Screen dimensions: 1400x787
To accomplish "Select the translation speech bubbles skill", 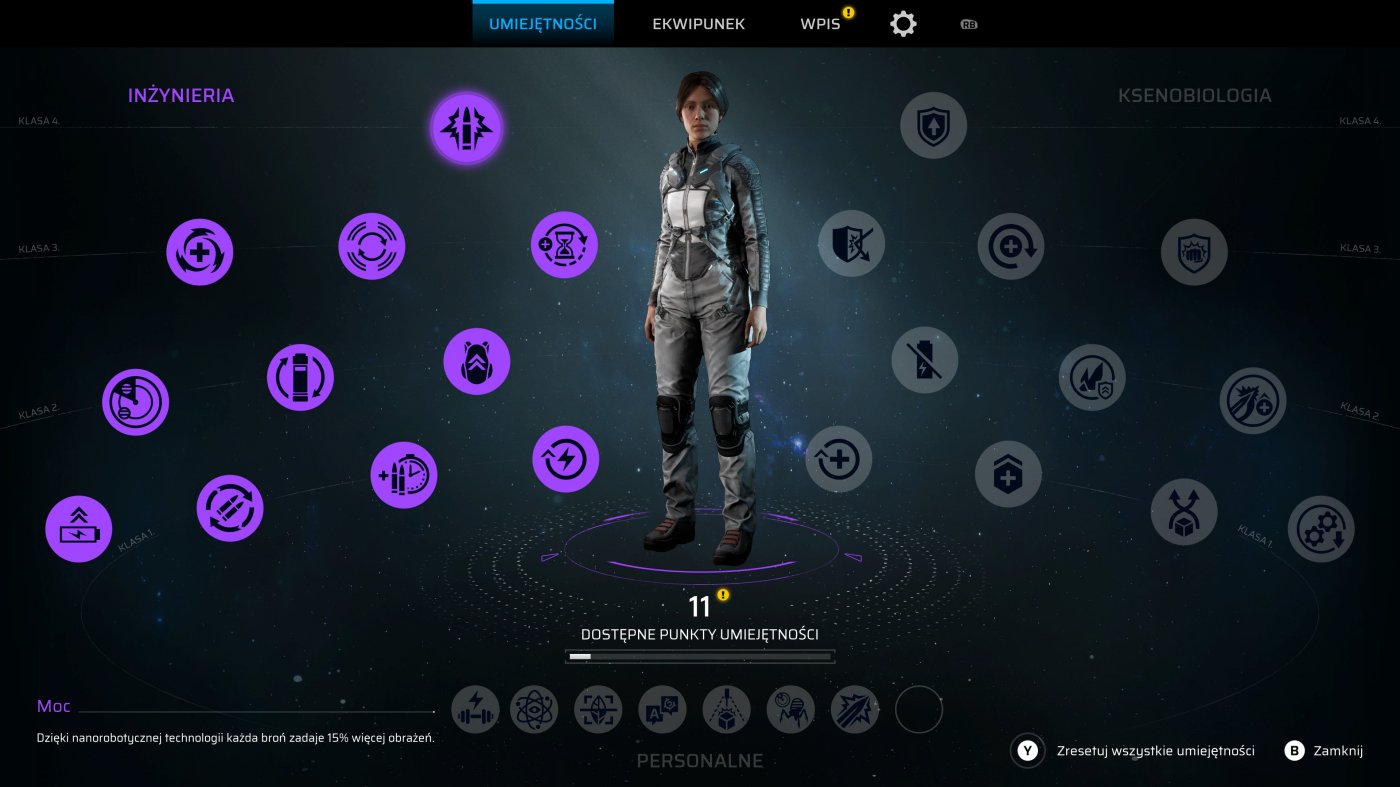I will (x=662, y=710).
